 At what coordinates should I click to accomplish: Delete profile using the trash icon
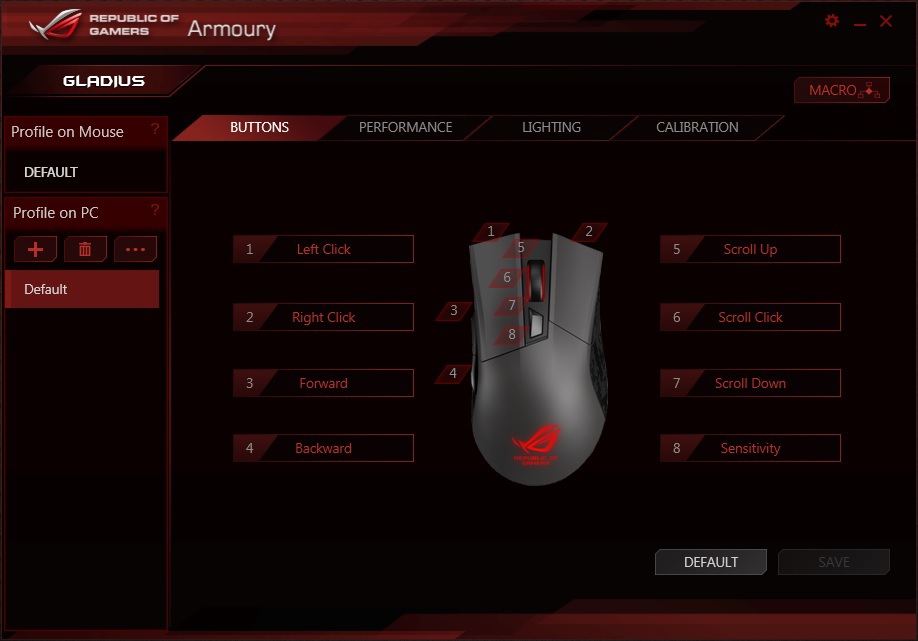click(x=85, y=249)
